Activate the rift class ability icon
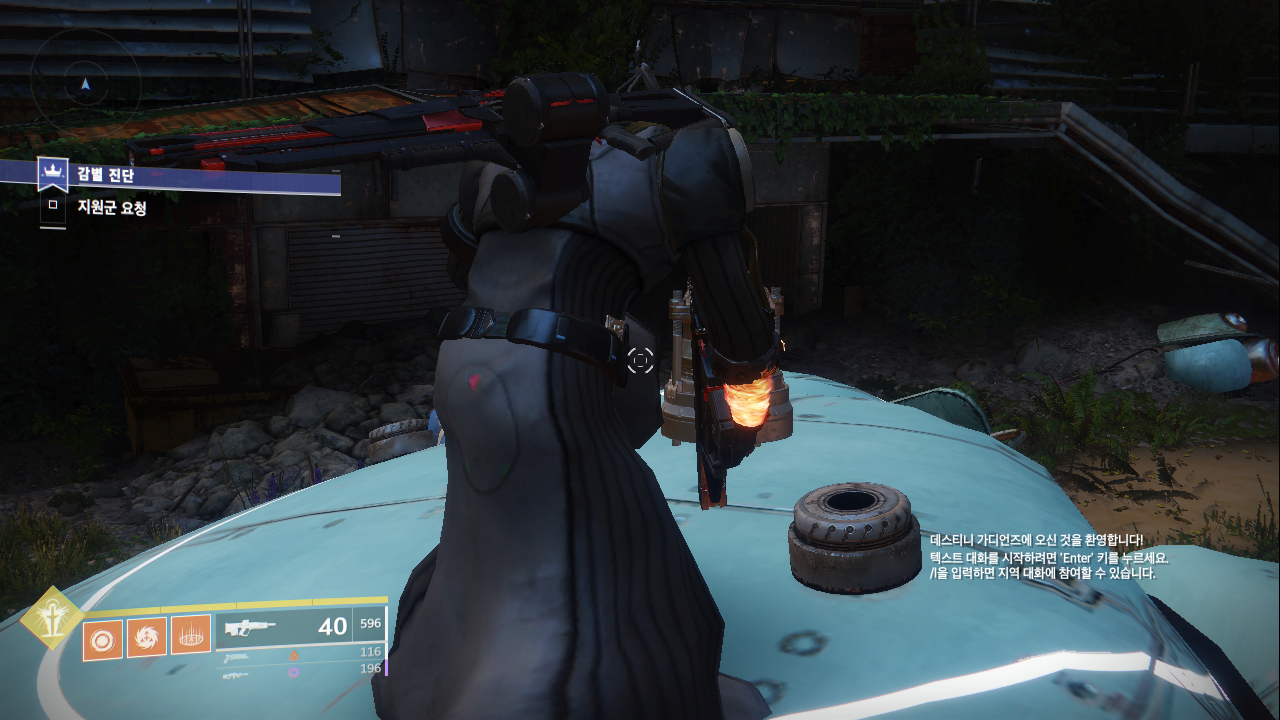Image resolution: width=1280 pixels, height=720 pixels. click(x=190, y=635)
